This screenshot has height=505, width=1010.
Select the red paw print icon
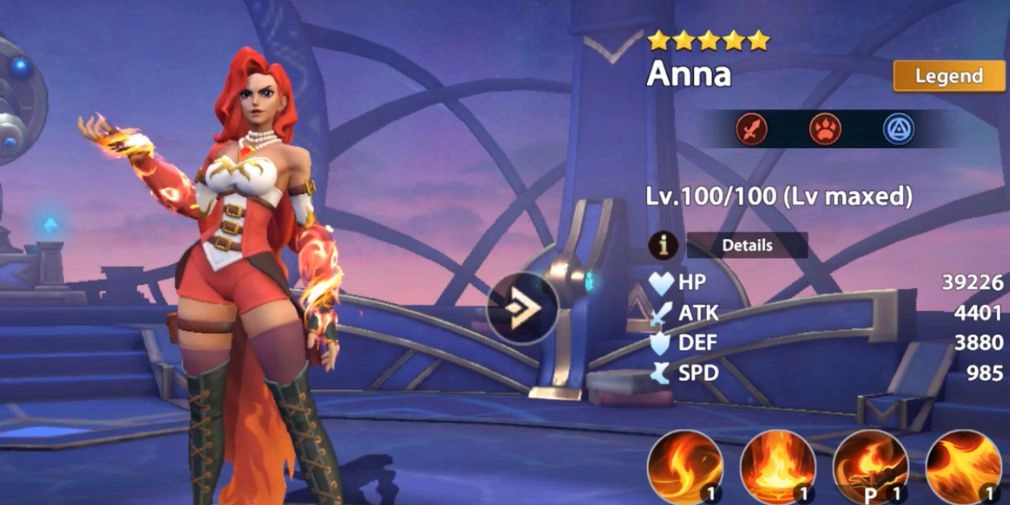coord(825,129)
